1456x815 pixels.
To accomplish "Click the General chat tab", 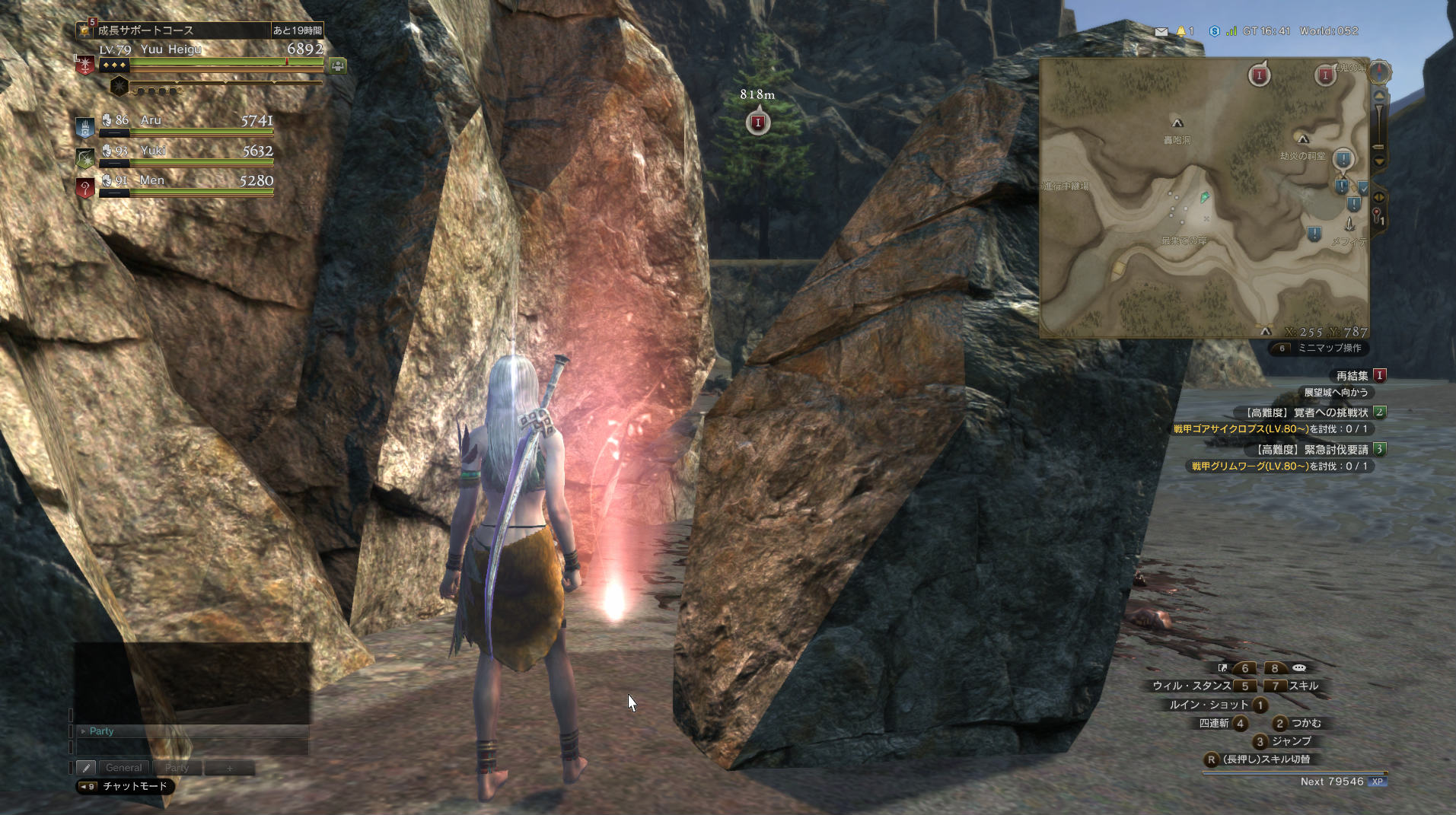I will (x=123, y=768).
